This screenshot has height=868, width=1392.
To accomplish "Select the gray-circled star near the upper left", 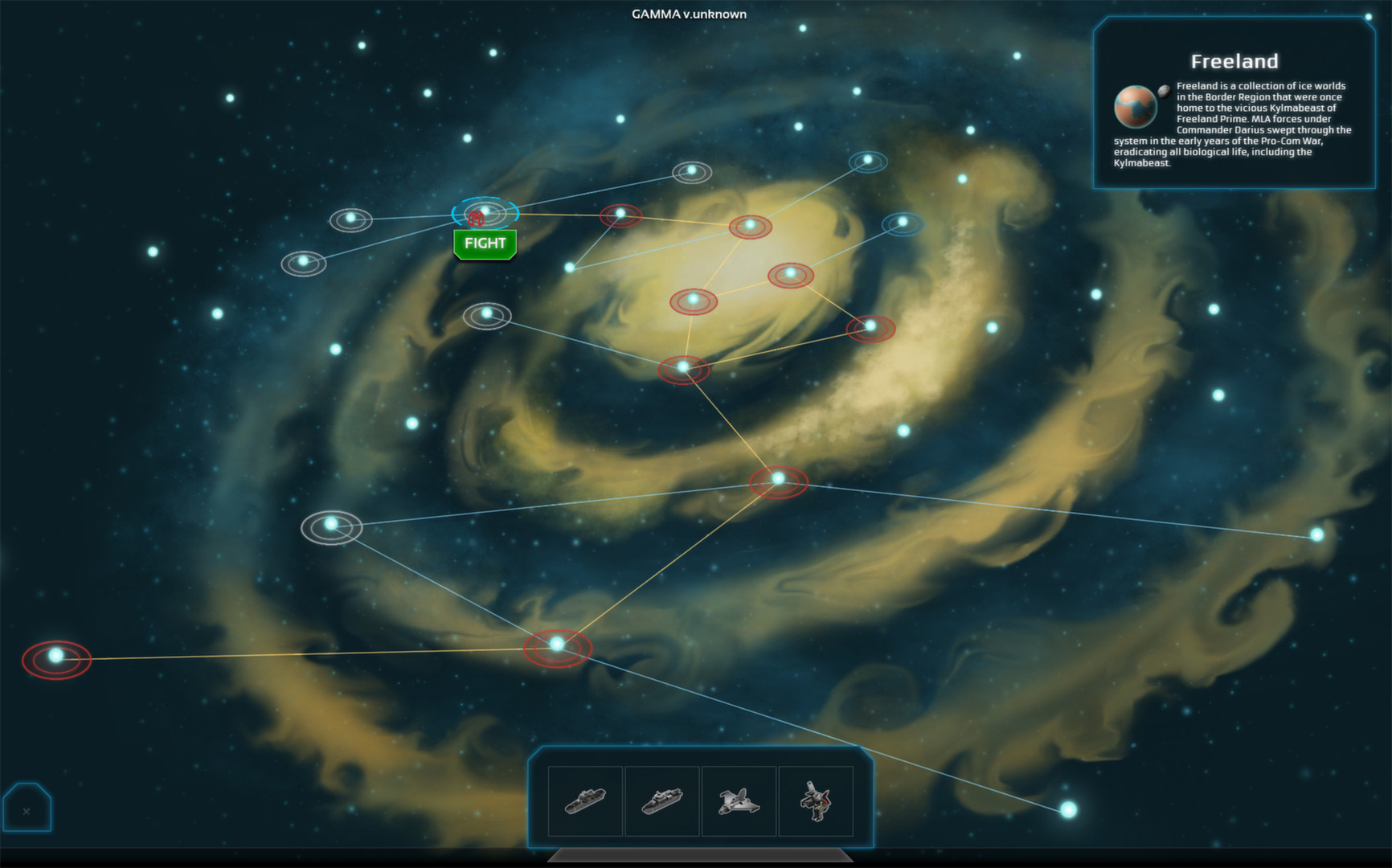I will pos(350,217).
